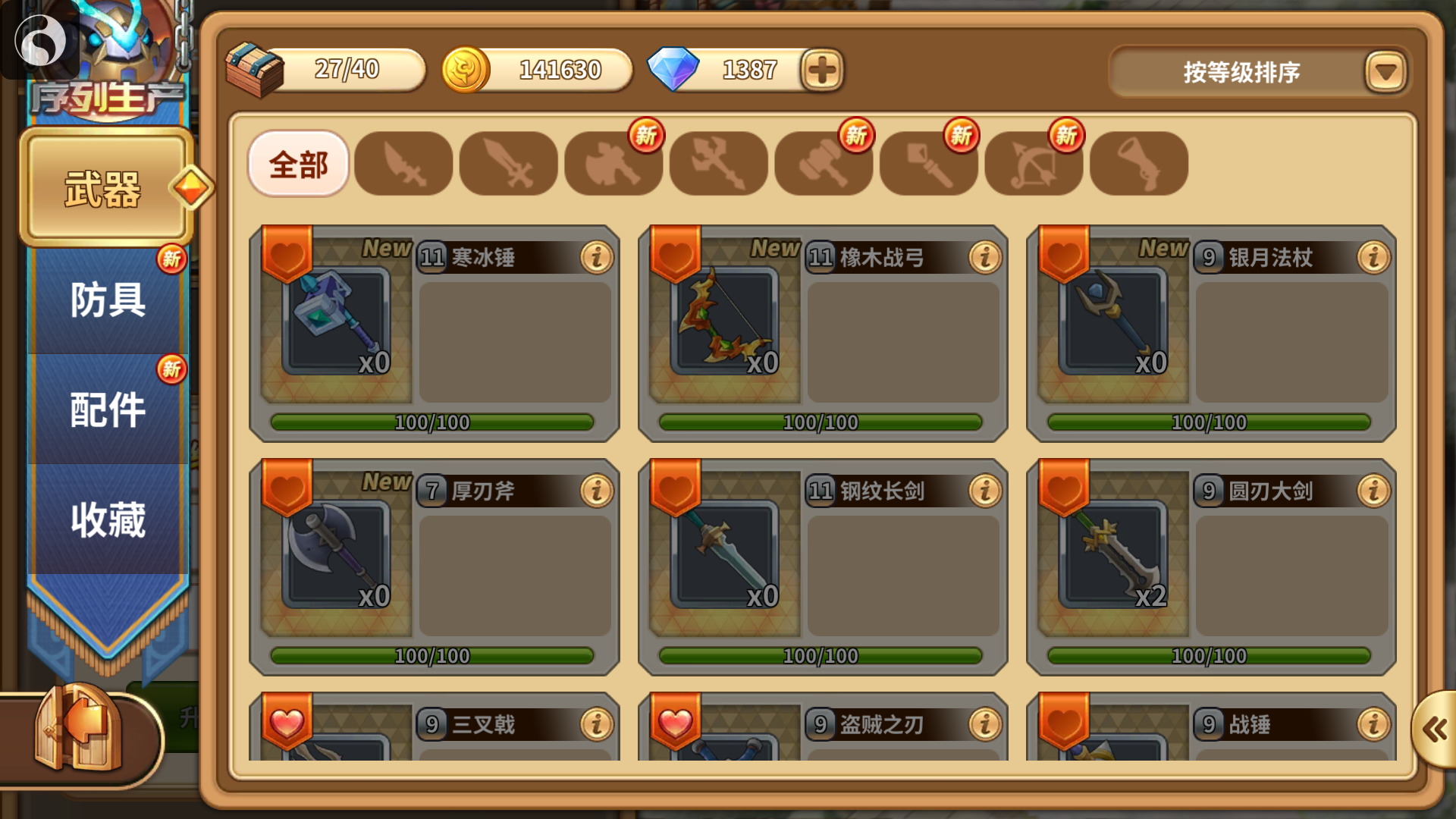Select the dagger weapon filter icon

click(x=404, y=163)
